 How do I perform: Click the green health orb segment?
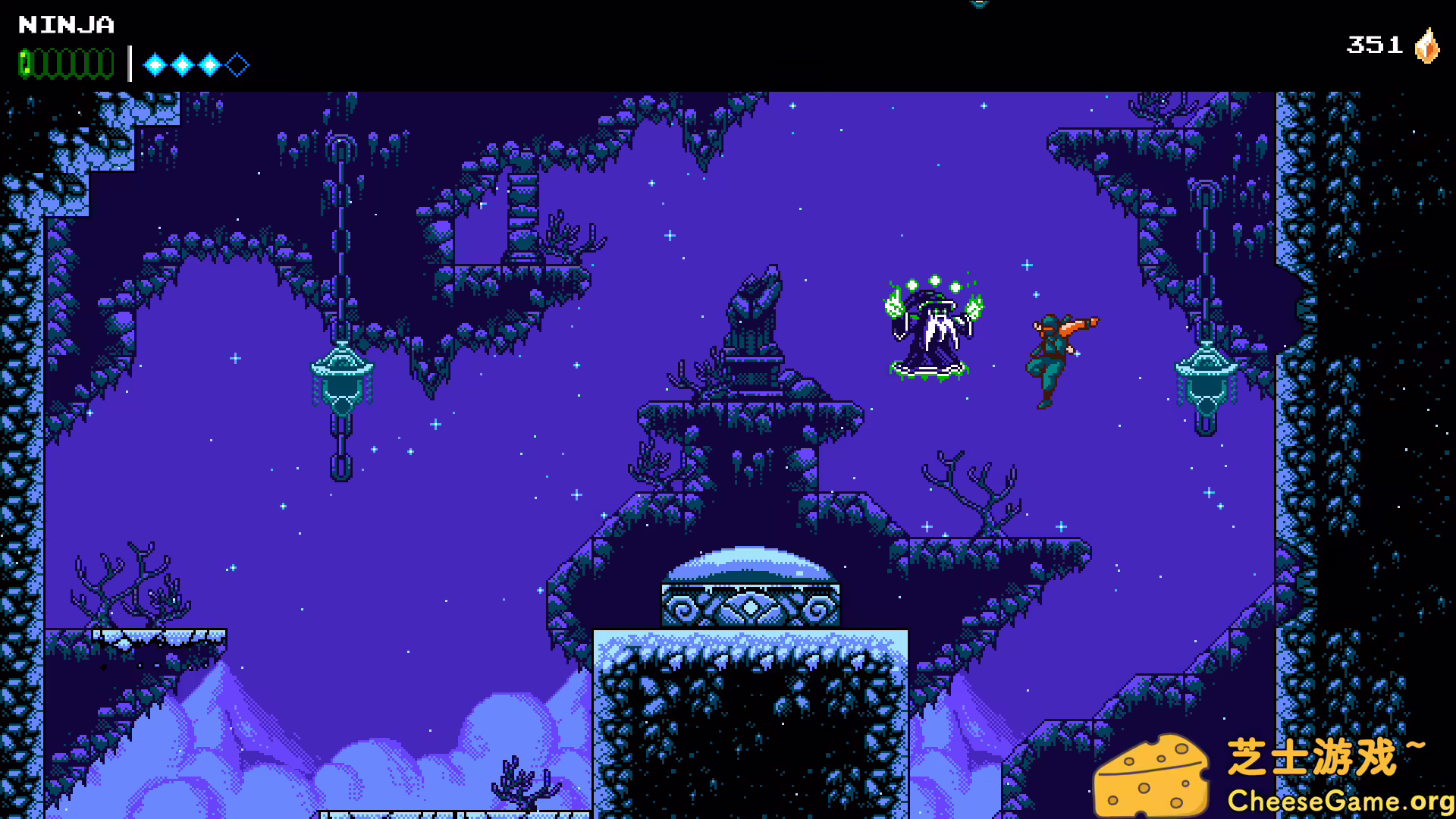[x=24, y=62]
